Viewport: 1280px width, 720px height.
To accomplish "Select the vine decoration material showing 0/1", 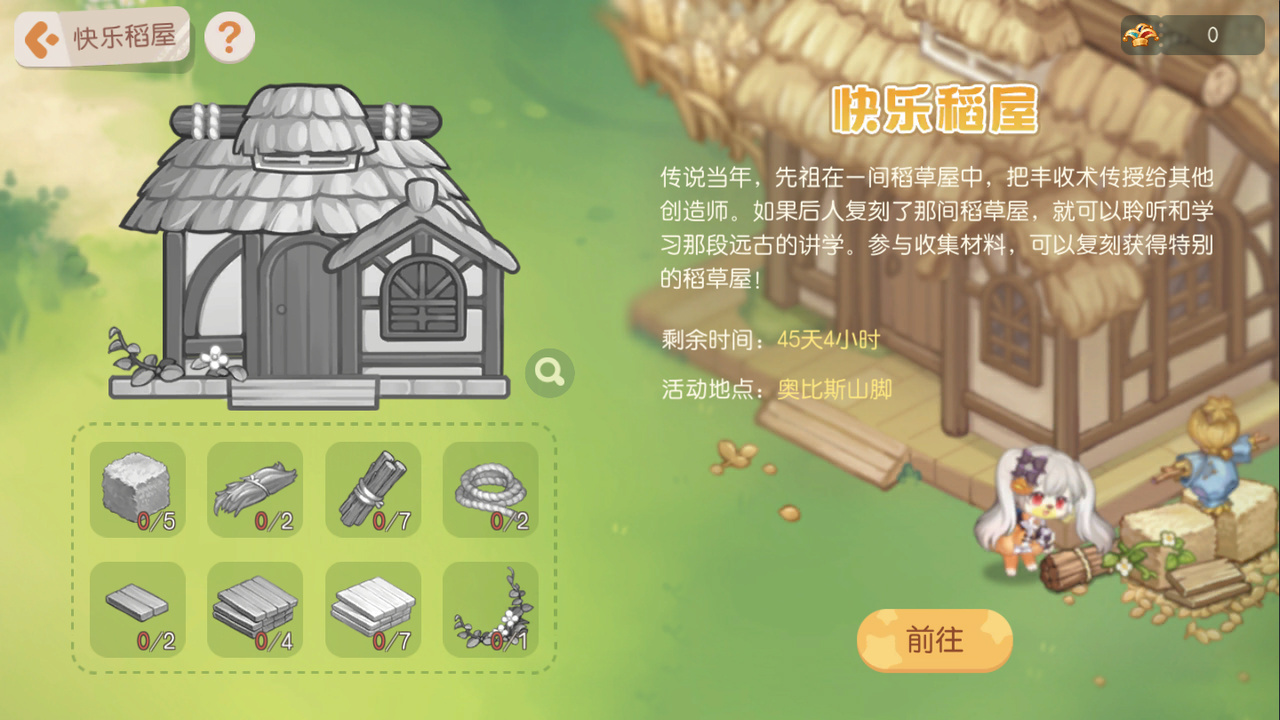I will 490,609.
